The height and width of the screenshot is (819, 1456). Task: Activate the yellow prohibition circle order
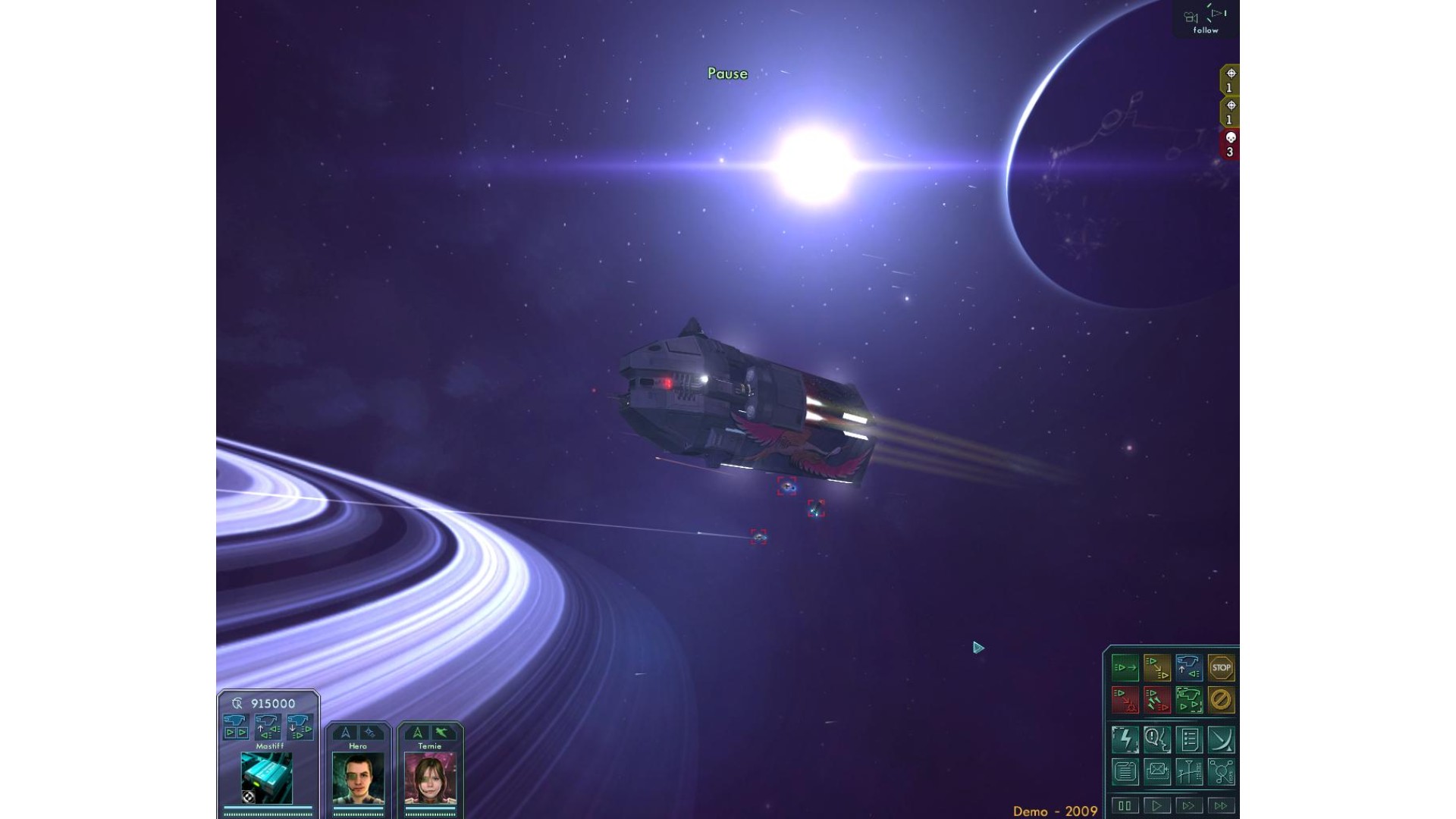pos(1221,700)
